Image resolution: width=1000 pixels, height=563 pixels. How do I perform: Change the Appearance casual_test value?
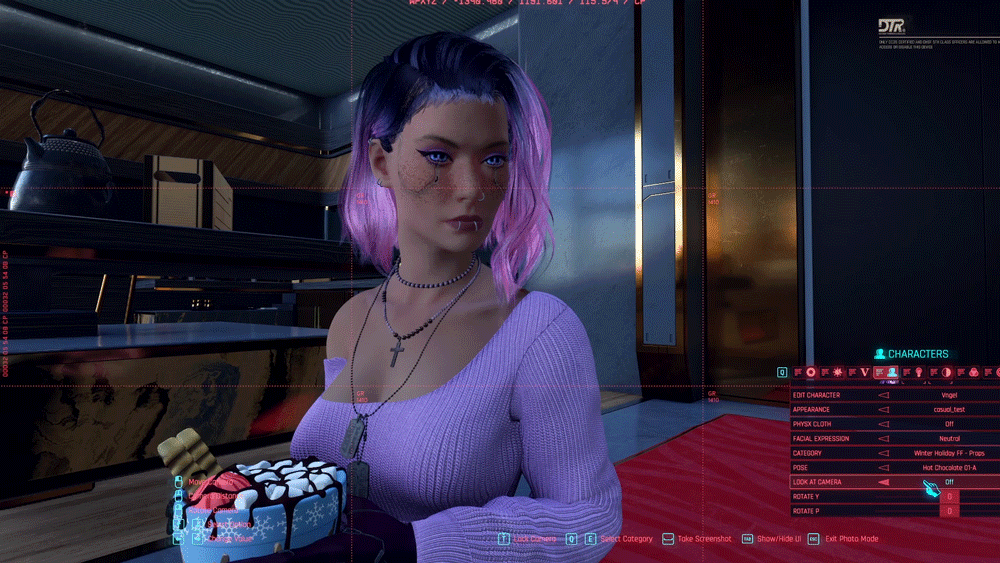coord(949,410)
